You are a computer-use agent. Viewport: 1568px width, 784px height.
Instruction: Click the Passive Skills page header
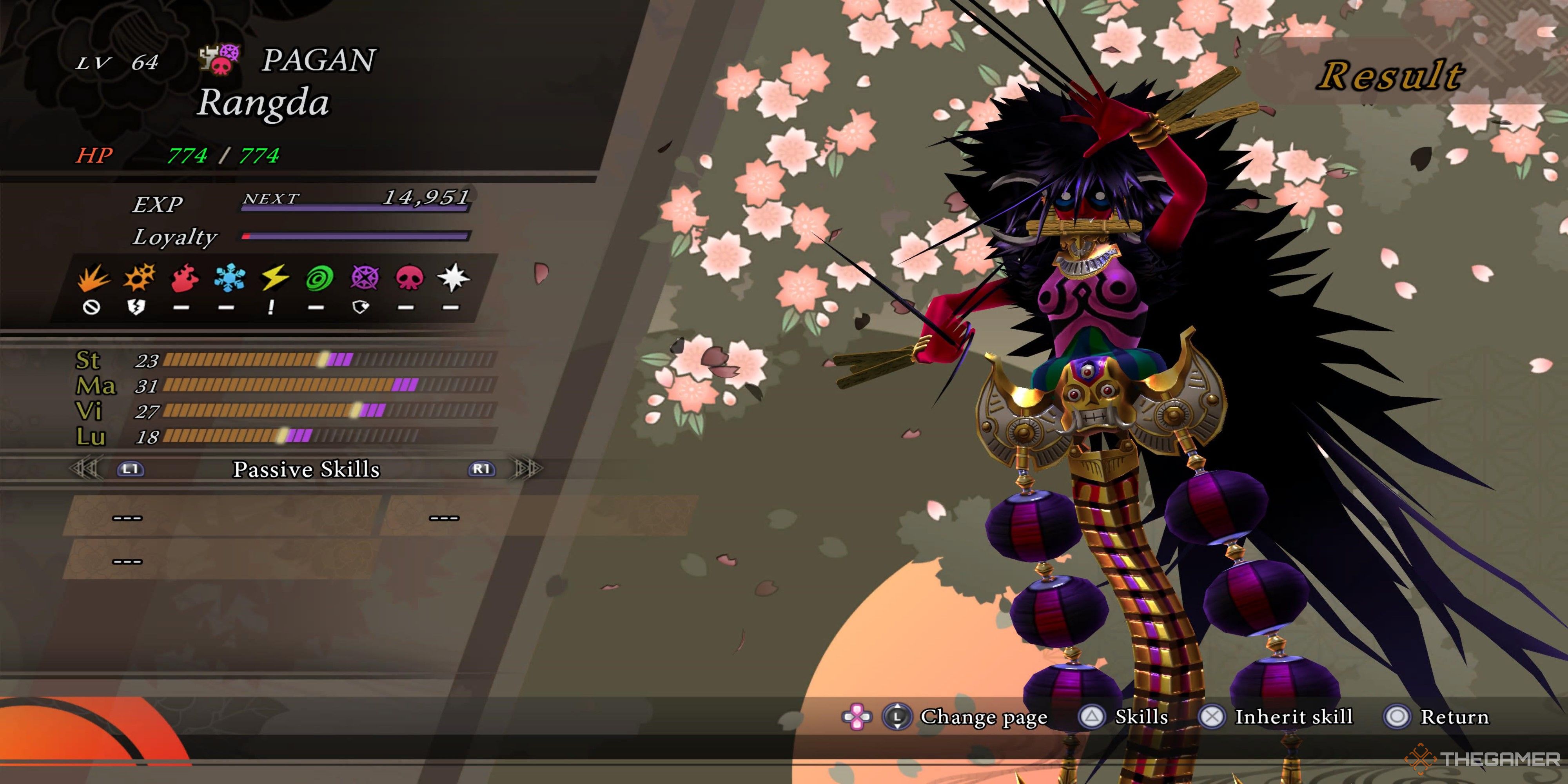click(306, 469)
